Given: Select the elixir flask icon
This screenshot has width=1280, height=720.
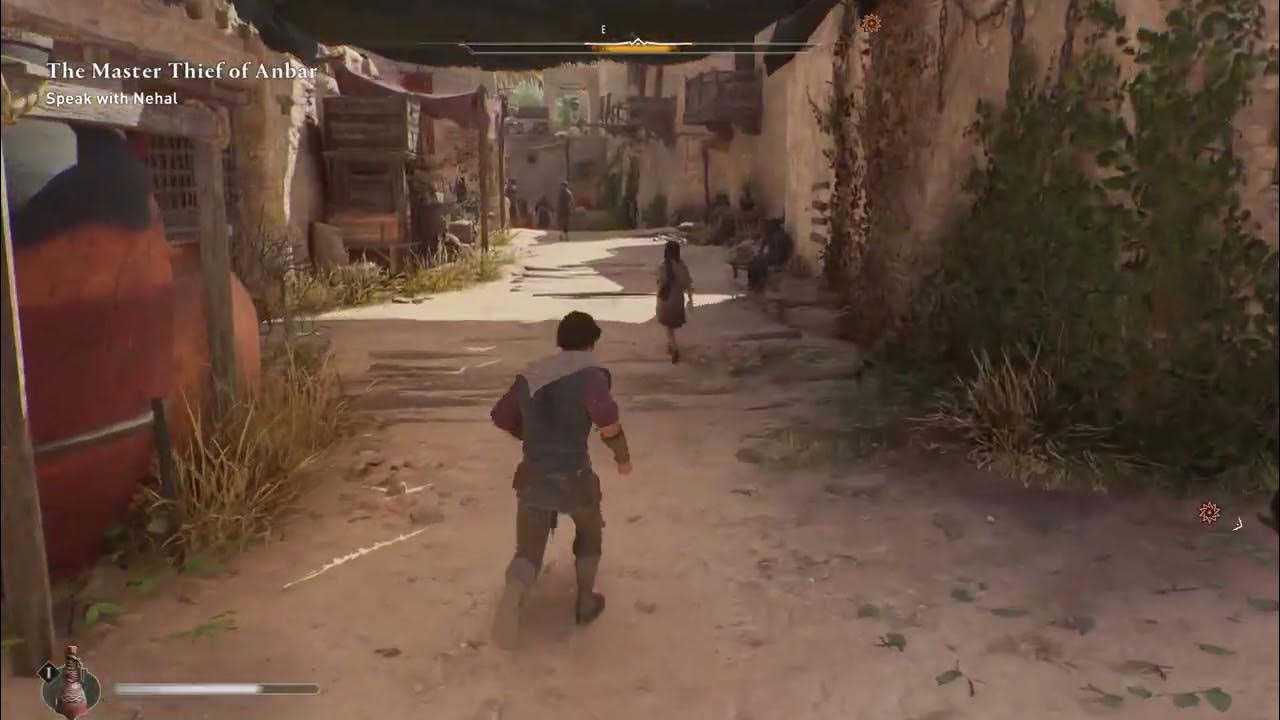Looking at the screenshot, I should (x=72, y=682).
